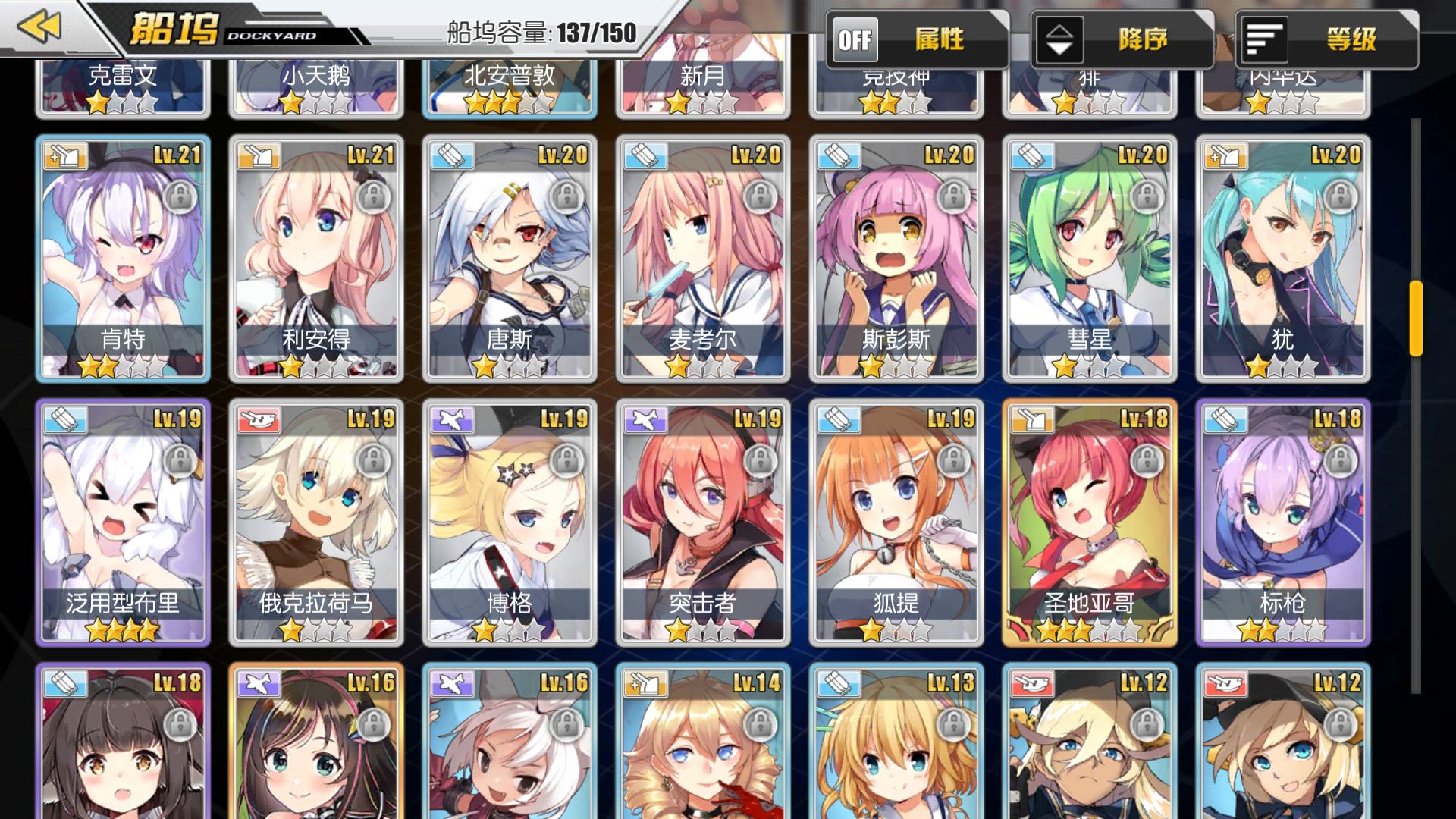Viewport: 1456px width, 819px height.
Task: Switch the 降序 sort order
Action: (x=1059, y=39)
